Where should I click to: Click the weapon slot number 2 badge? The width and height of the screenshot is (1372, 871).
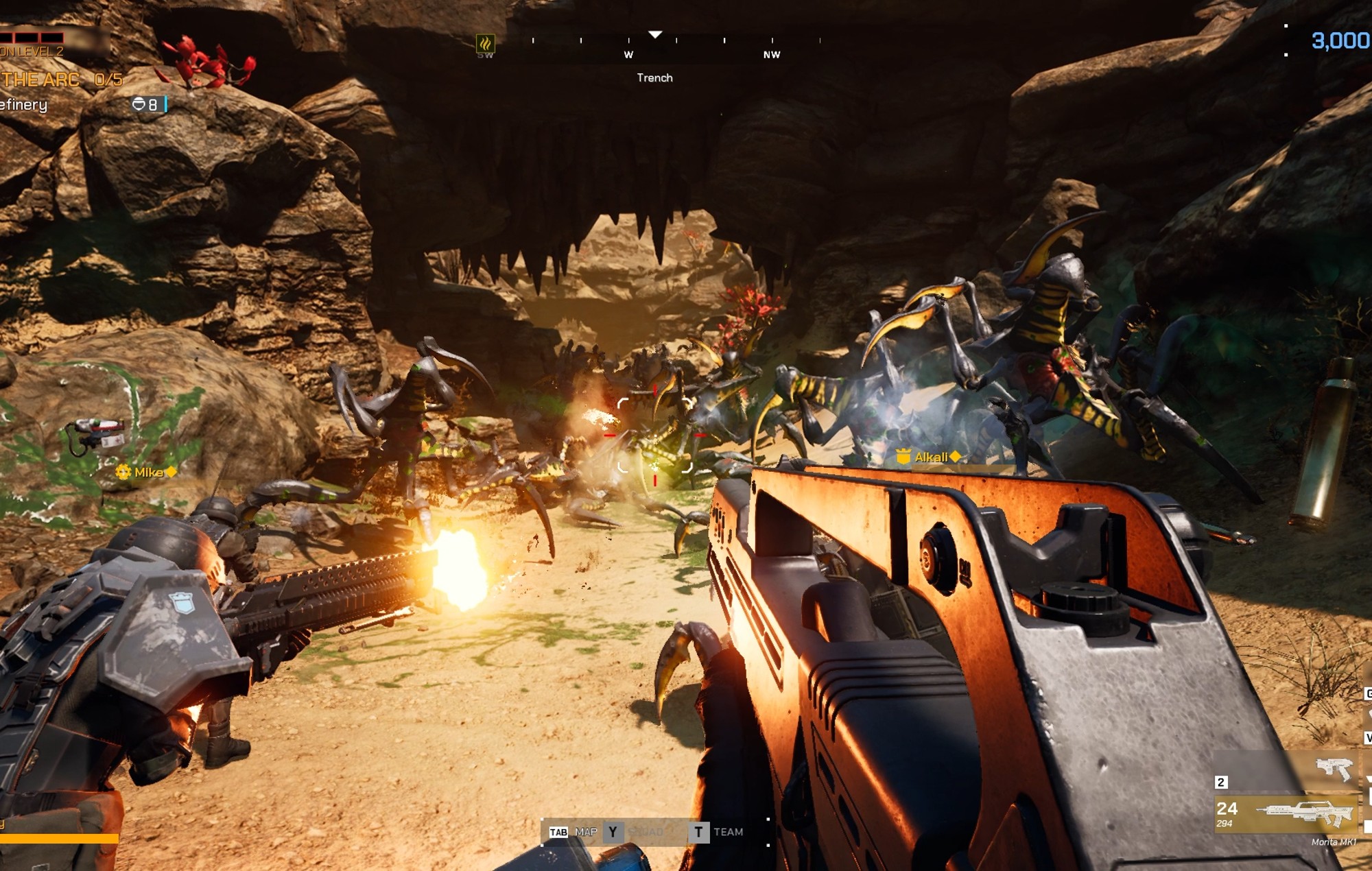point(1221,782)
